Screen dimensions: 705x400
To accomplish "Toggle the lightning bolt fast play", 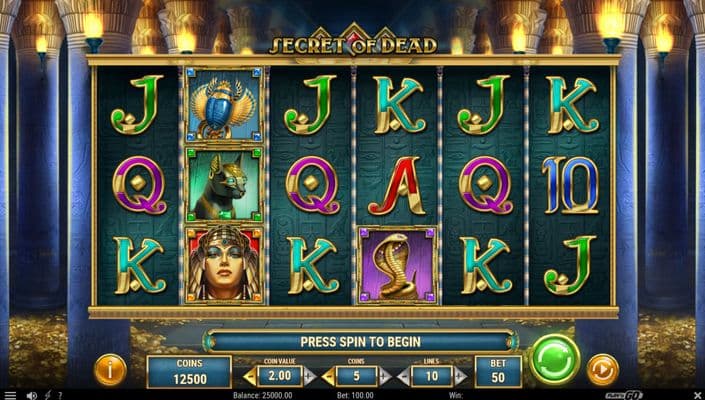I will point(47,395).
